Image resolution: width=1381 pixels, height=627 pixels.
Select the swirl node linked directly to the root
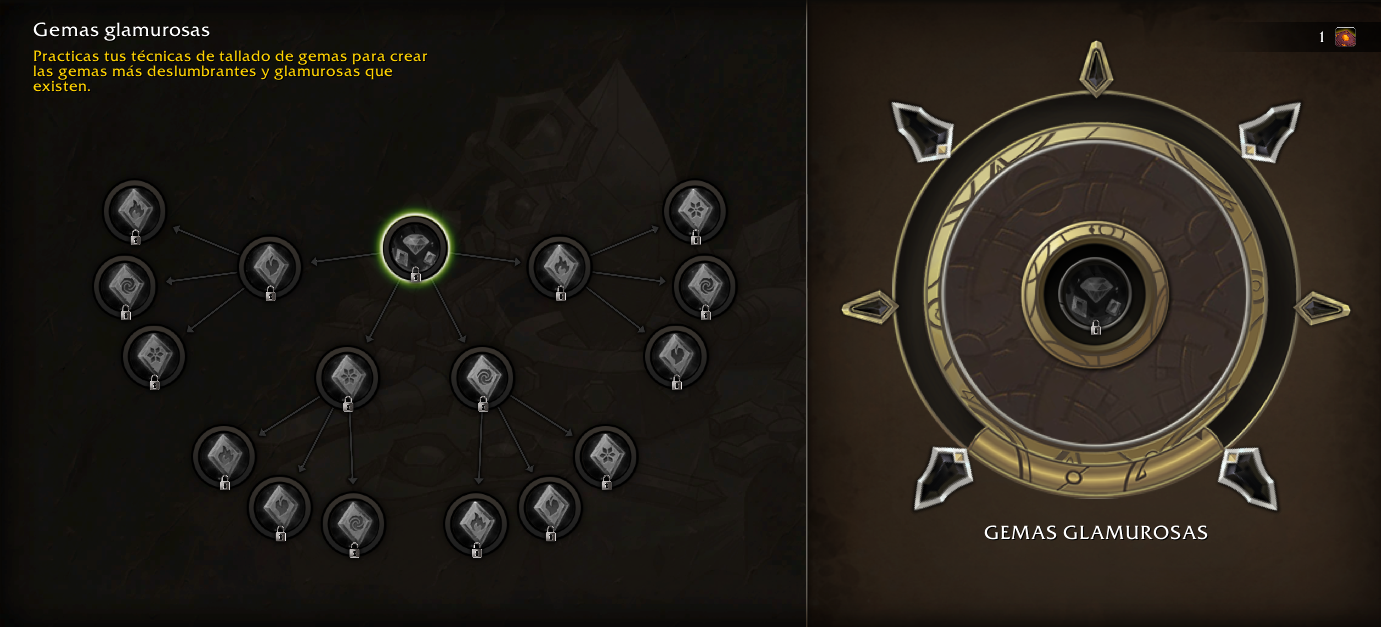point(482,378)
